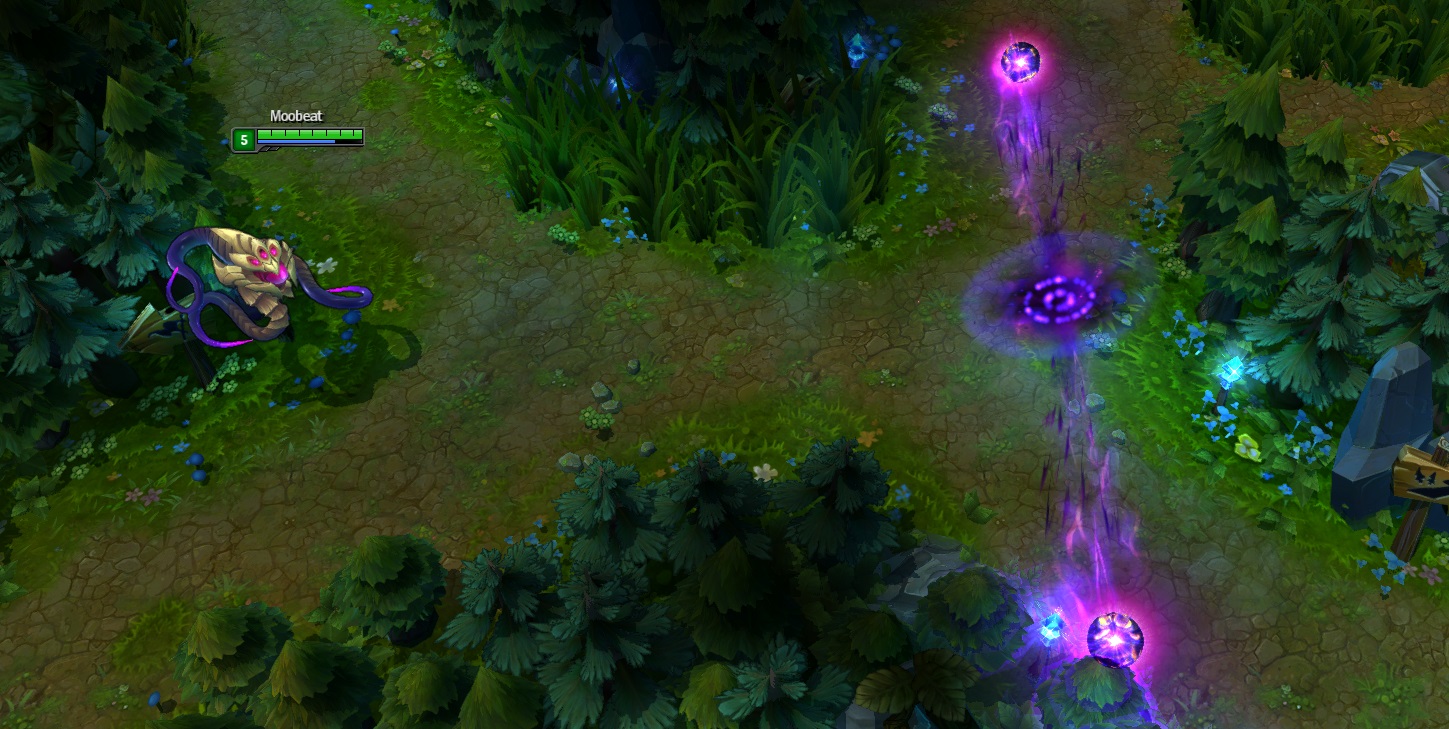Click the Moobeat name label
Image resolution: width=1449 pixels, height=729 pixels.
294,115
